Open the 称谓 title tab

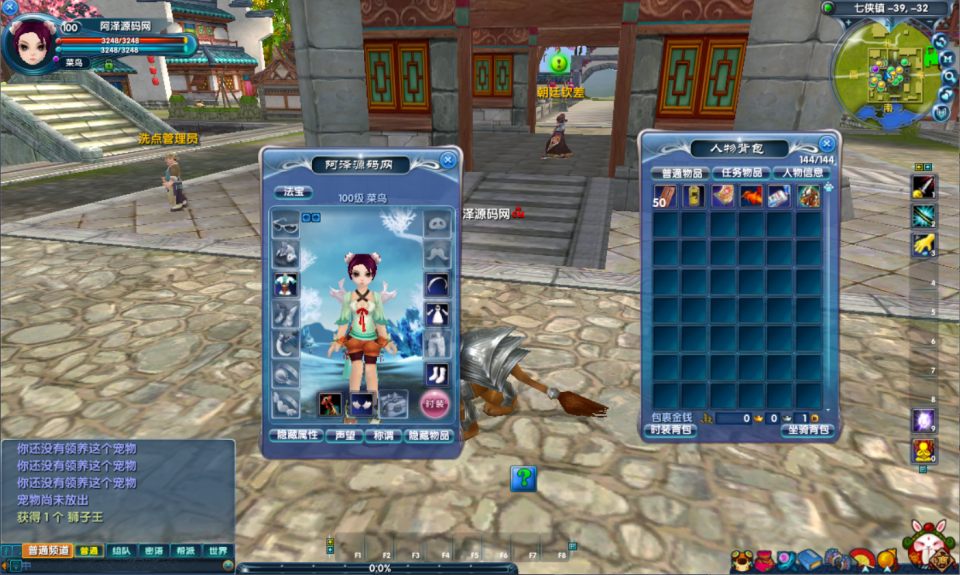(x=382, y=436)
